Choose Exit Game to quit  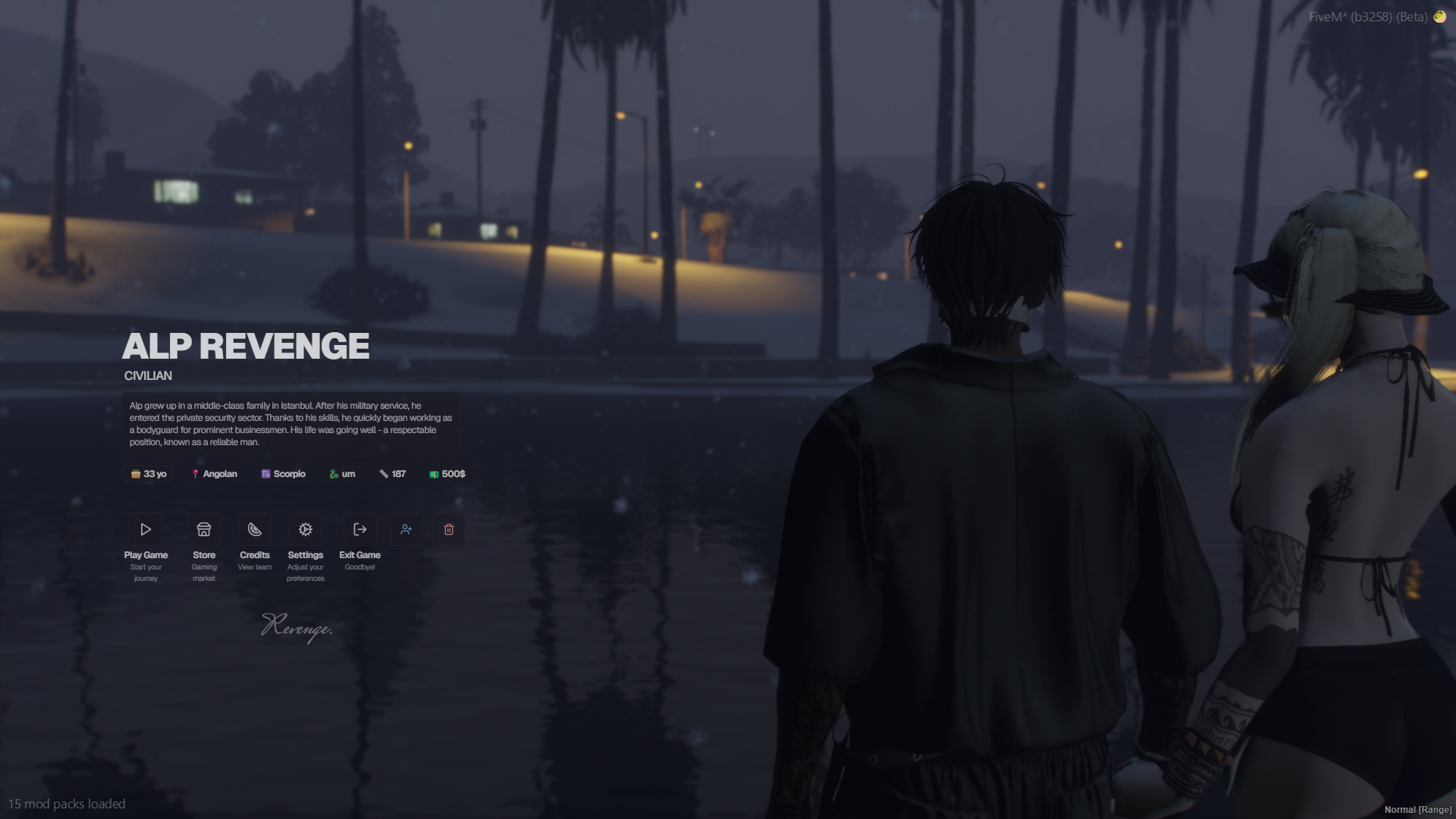[360, 529]
